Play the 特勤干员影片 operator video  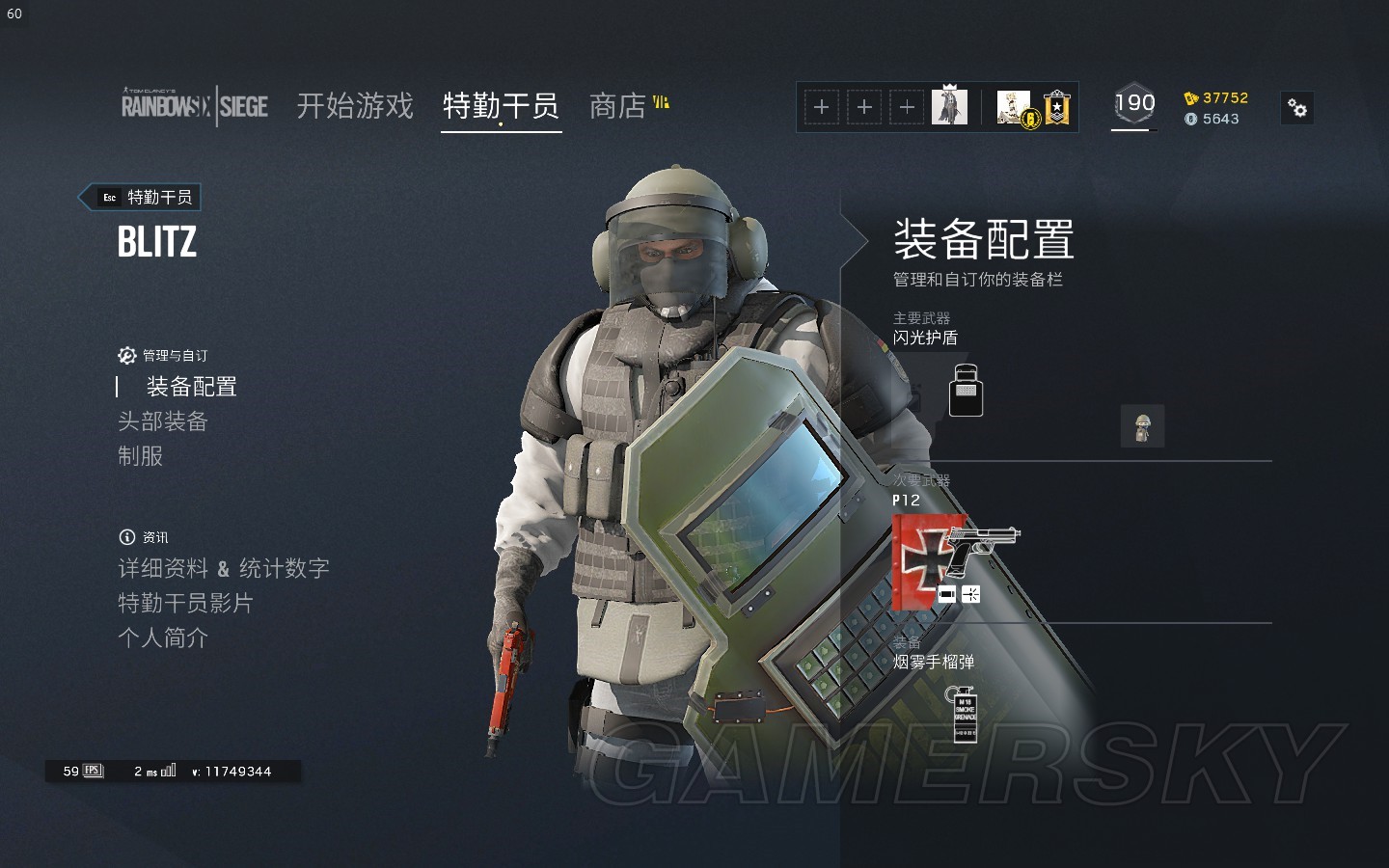pos(186,604)
